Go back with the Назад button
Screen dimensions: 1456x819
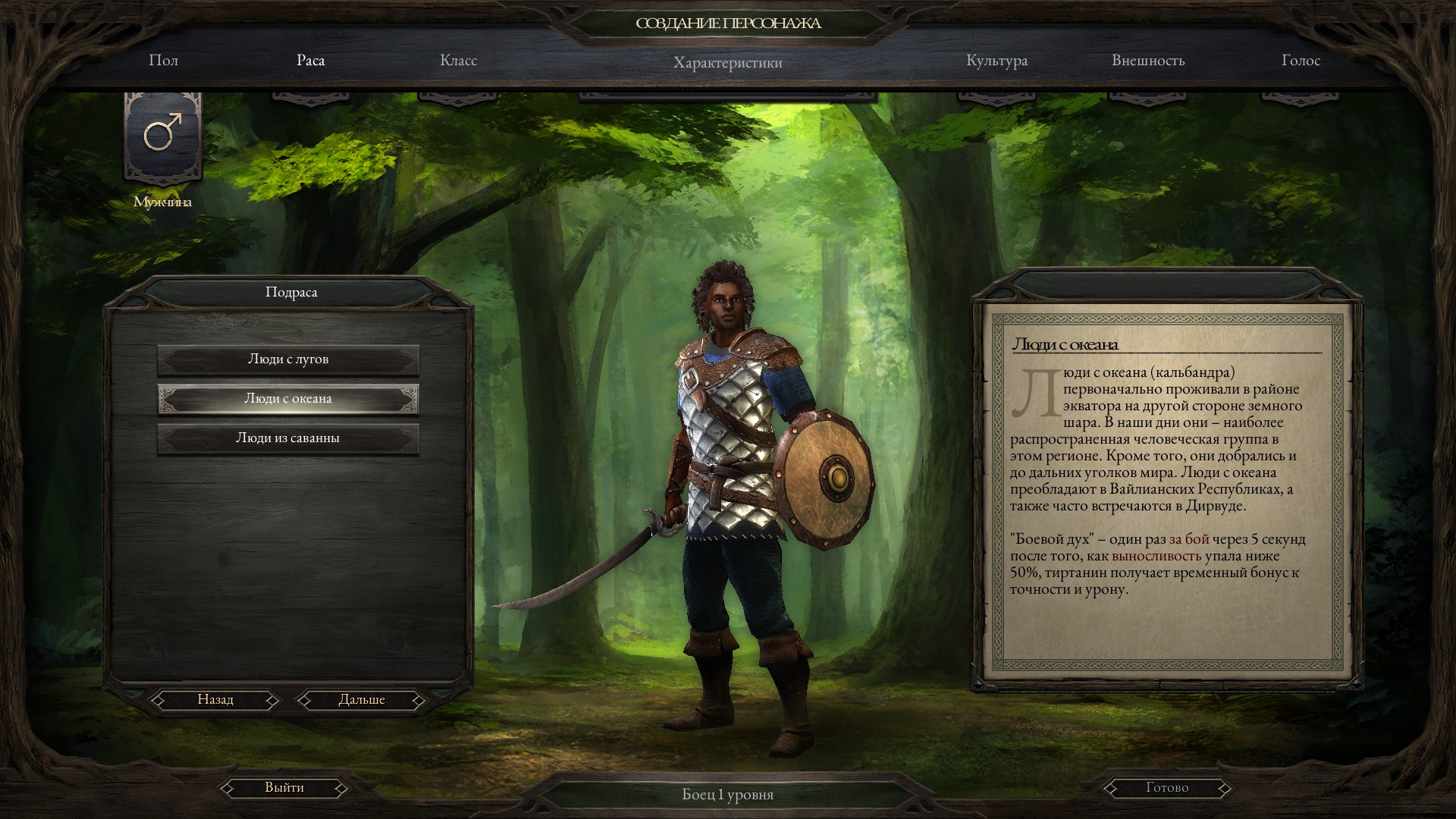coord(215,700)
